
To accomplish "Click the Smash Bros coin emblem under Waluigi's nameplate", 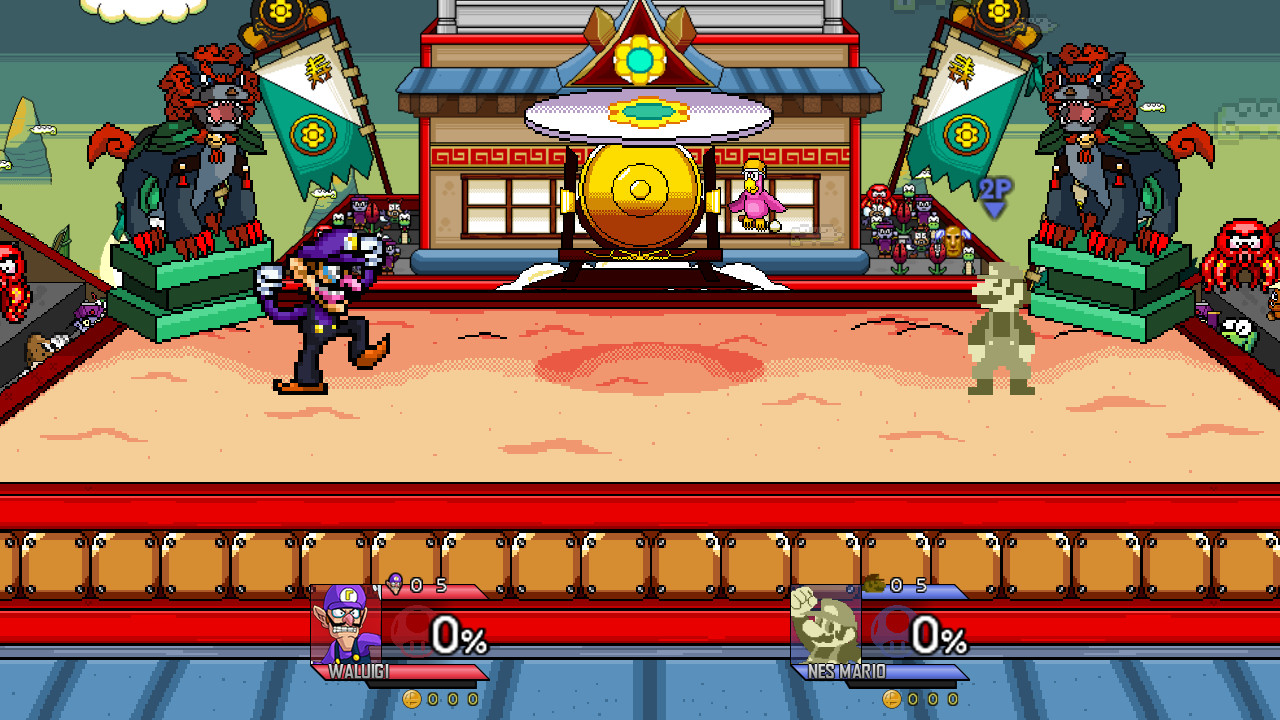I will tap(413, 700).
